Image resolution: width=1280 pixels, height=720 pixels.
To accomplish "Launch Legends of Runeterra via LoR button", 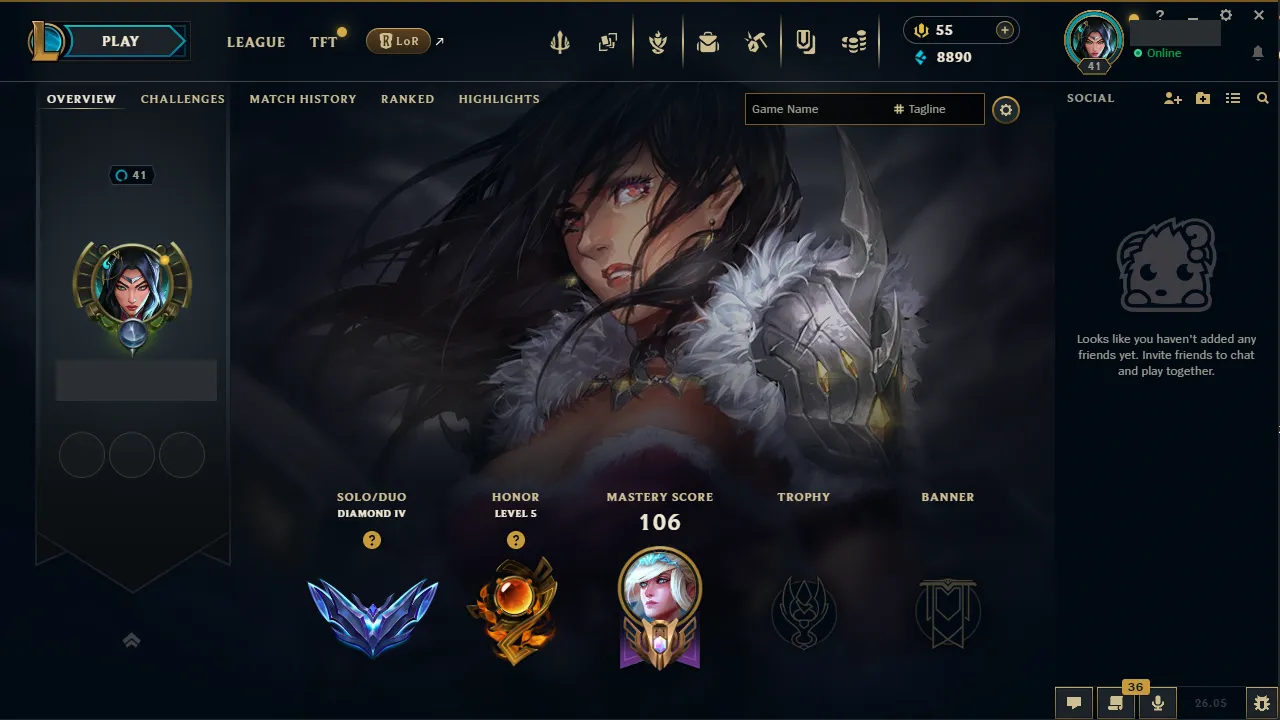I will [398, 41].
